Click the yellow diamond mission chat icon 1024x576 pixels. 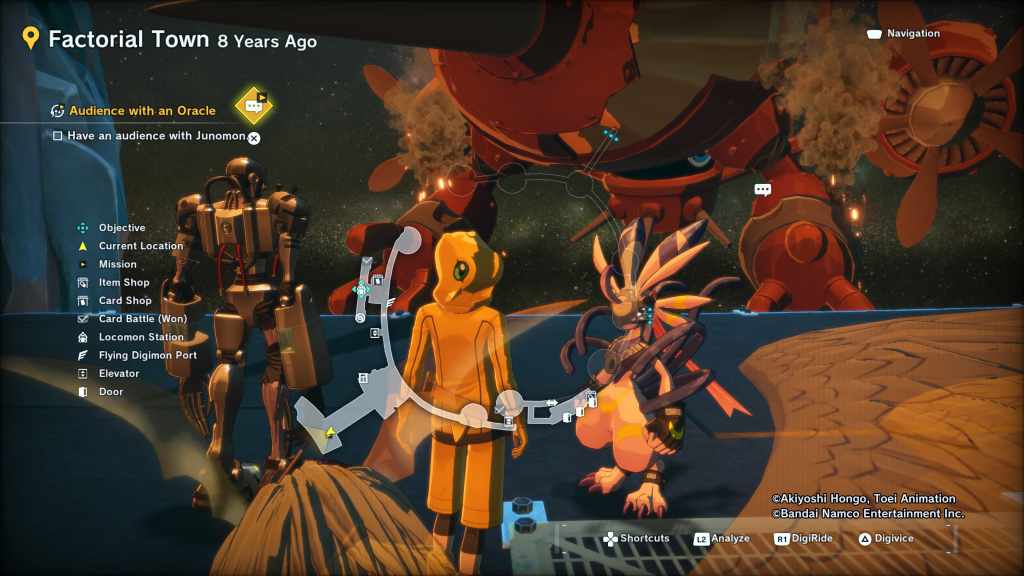coord(254,105)
